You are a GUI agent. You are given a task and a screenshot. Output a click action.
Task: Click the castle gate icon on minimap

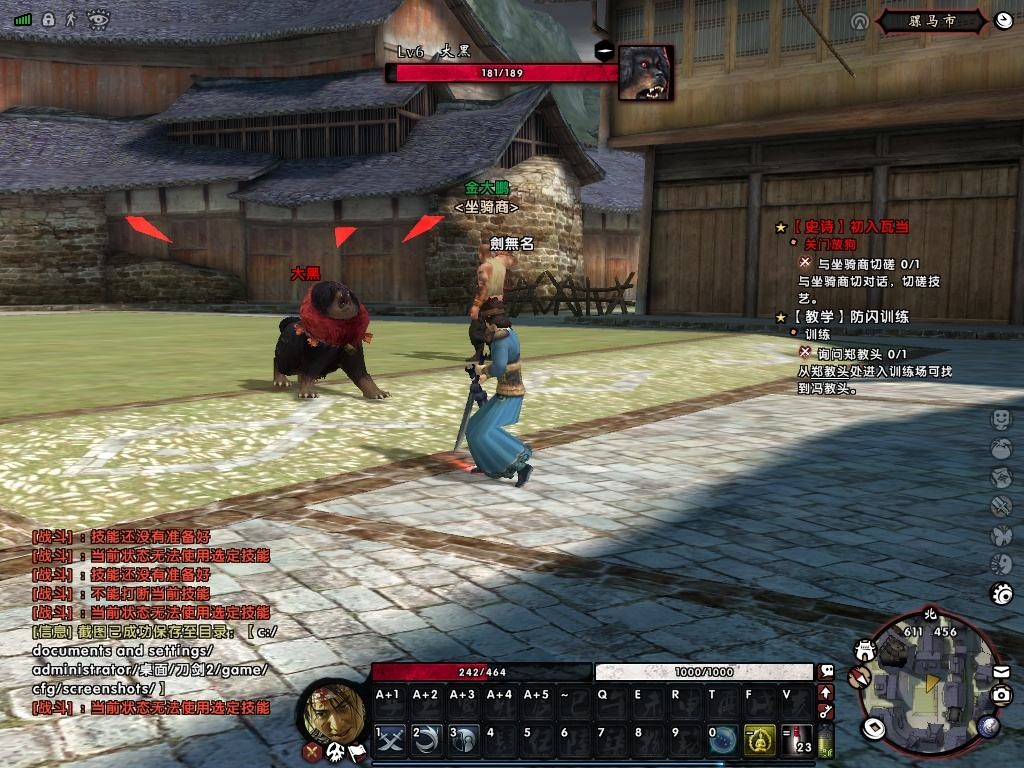tap(866, 650)
